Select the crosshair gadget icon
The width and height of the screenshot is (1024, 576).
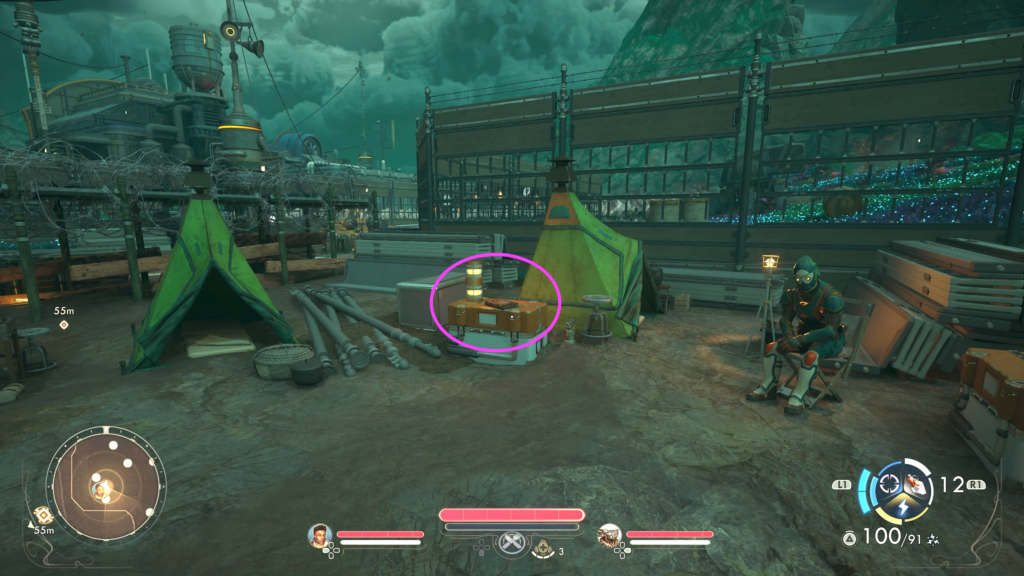[x=887, y=485]
